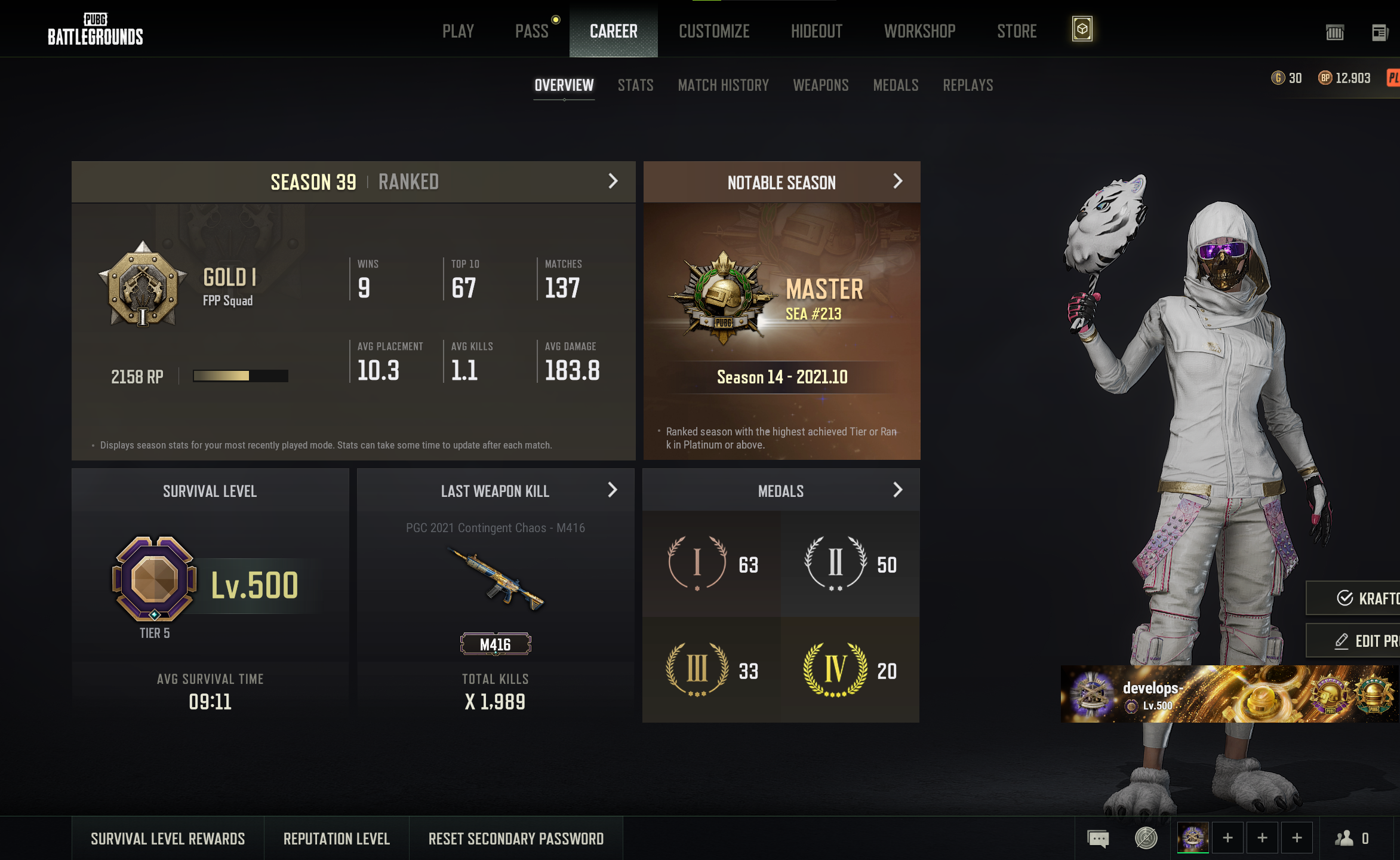Open the Medals panel
This screenshot has width=1400, height=860.
click(x=897, y=490)
